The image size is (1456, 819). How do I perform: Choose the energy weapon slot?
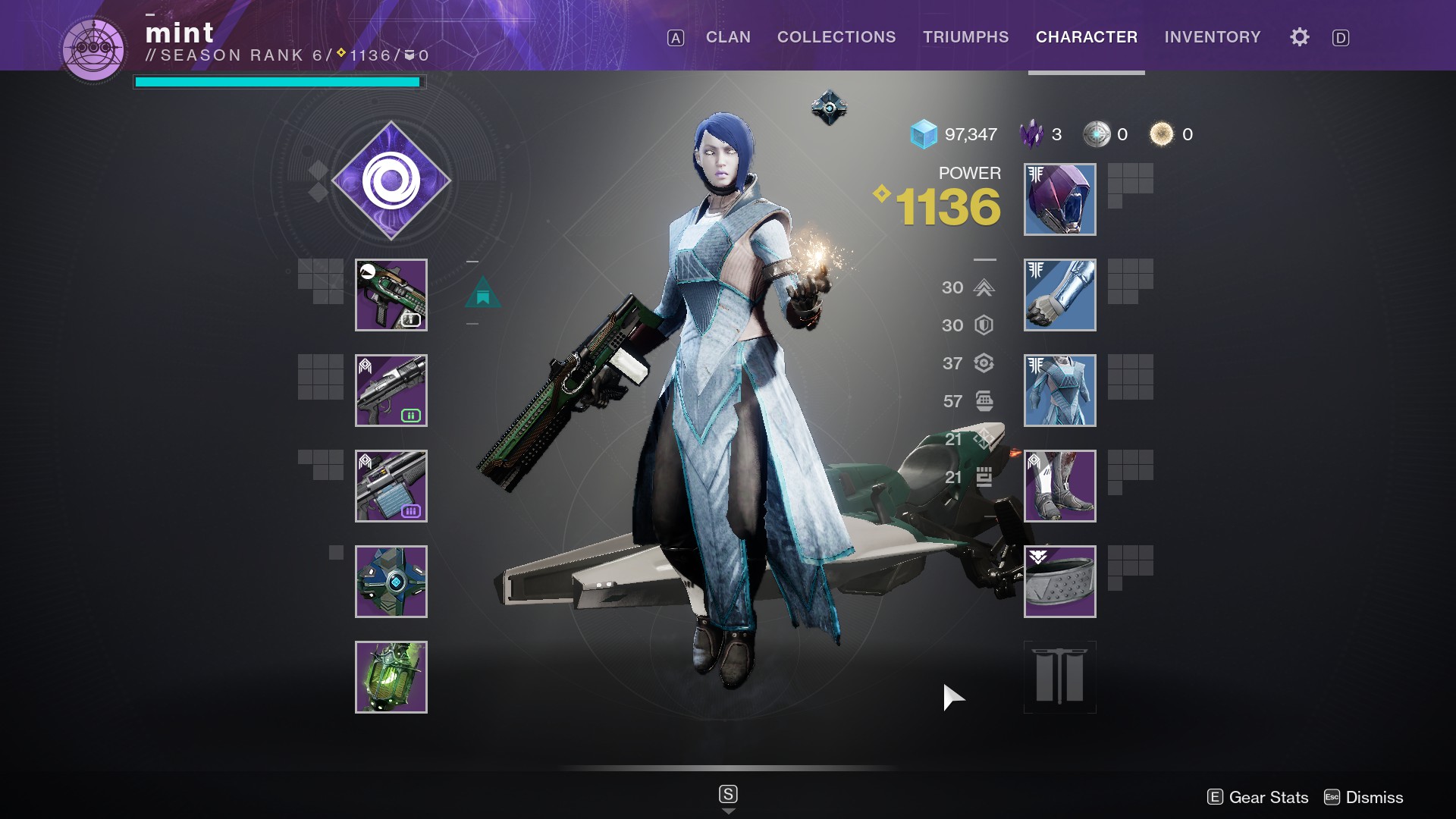(x=391, y=391)
